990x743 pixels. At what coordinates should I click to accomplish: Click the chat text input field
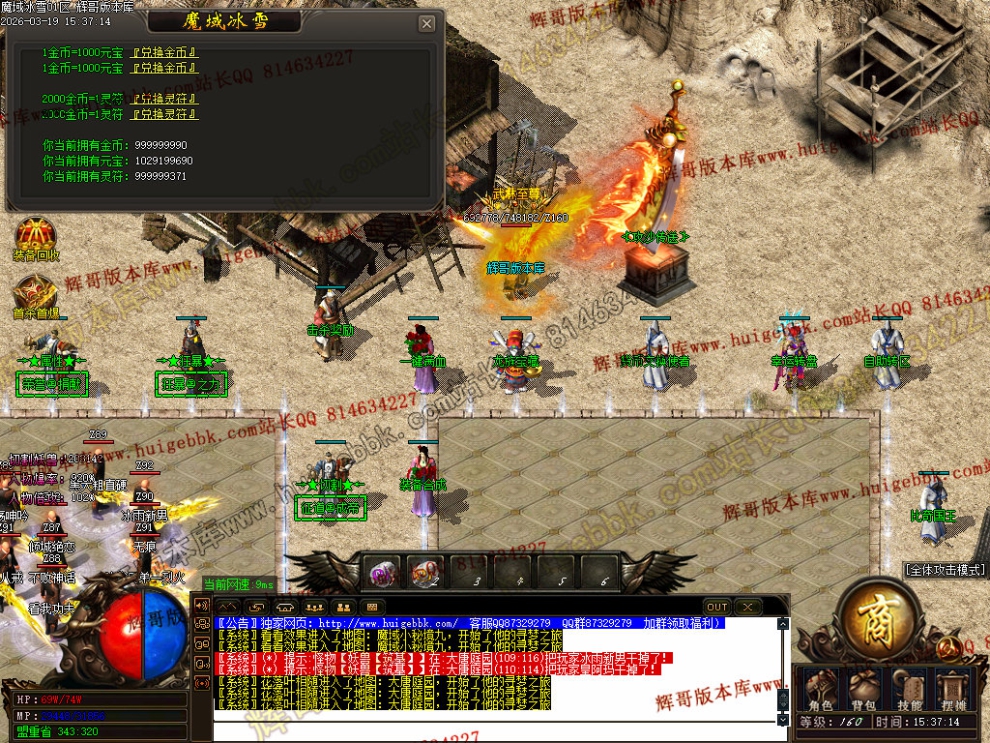click(x=495, y=729)
